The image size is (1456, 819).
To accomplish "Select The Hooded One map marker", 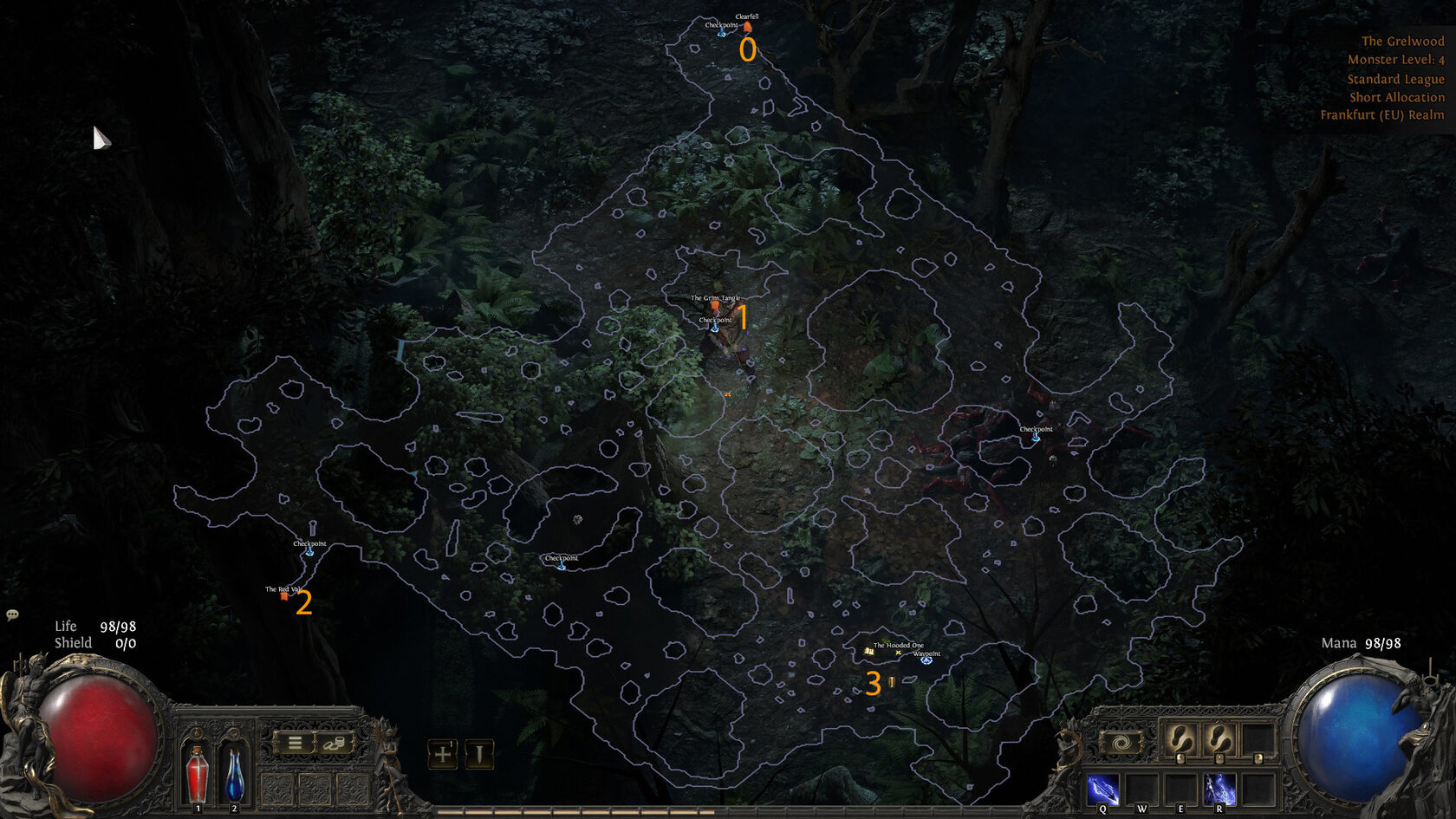I will pyautogui.click(x=869, y=651).
